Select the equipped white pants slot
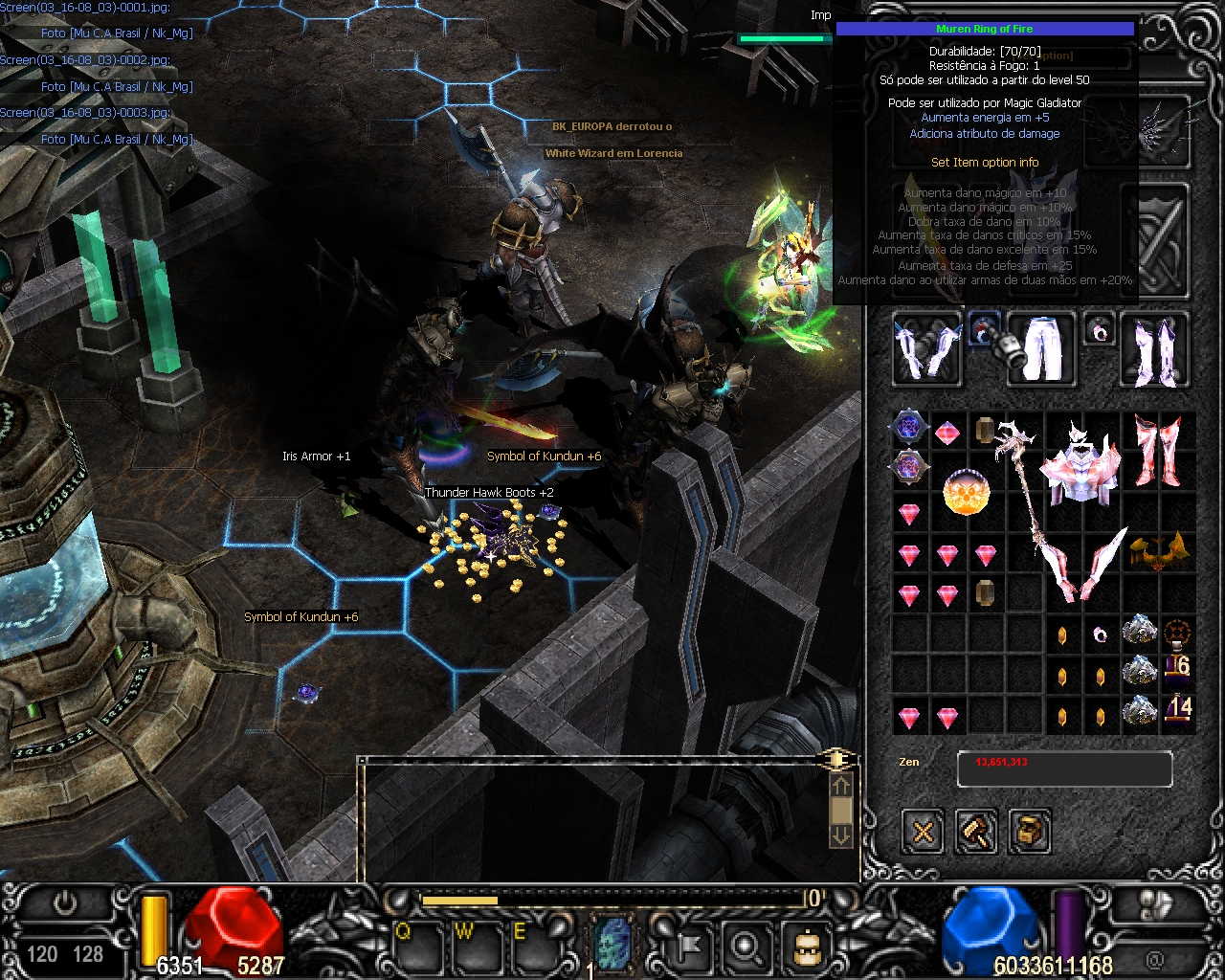The width and height of the screenshot is (1225, 980). [x=1041, y=348]
